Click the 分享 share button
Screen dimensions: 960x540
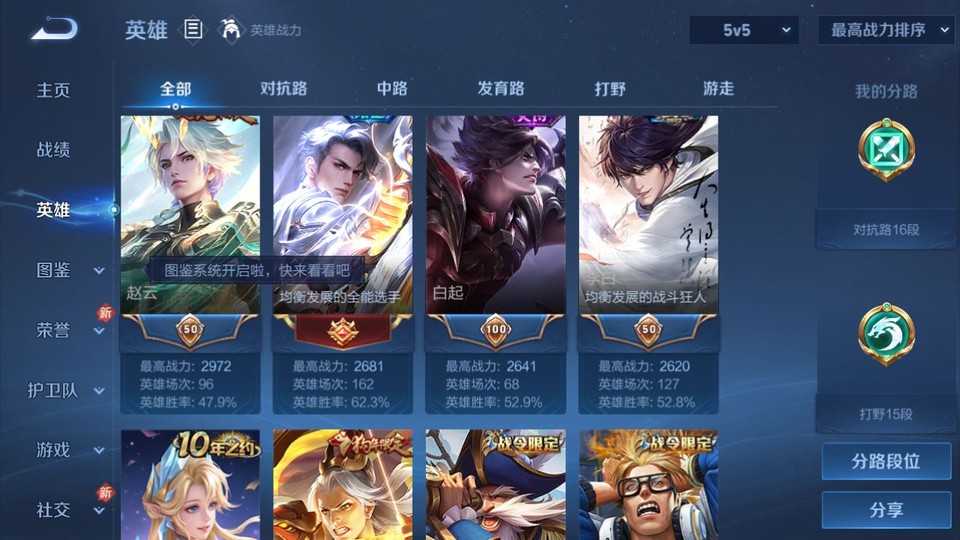886,510
